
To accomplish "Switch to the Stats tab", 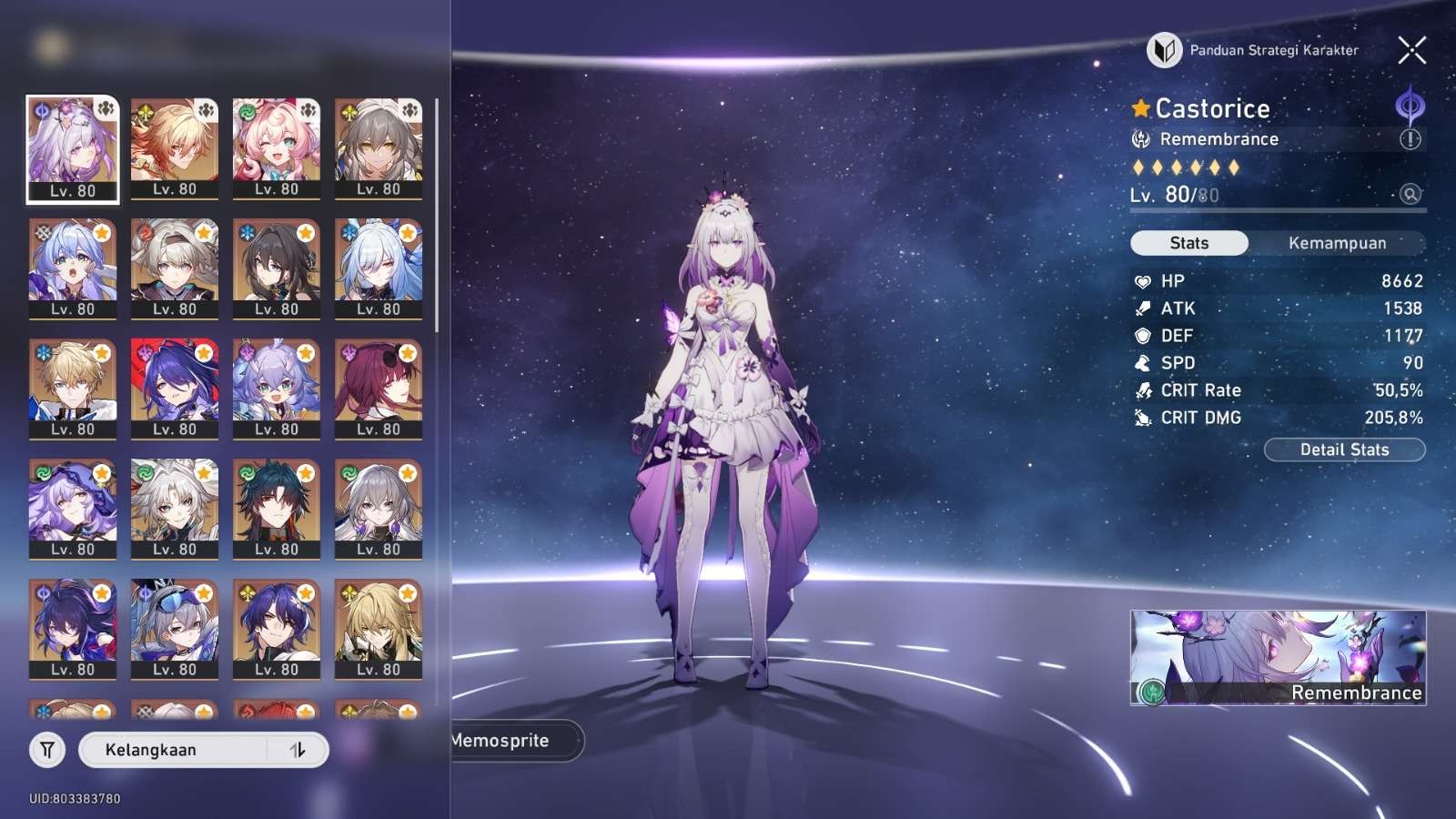I will pos(1188,243).
